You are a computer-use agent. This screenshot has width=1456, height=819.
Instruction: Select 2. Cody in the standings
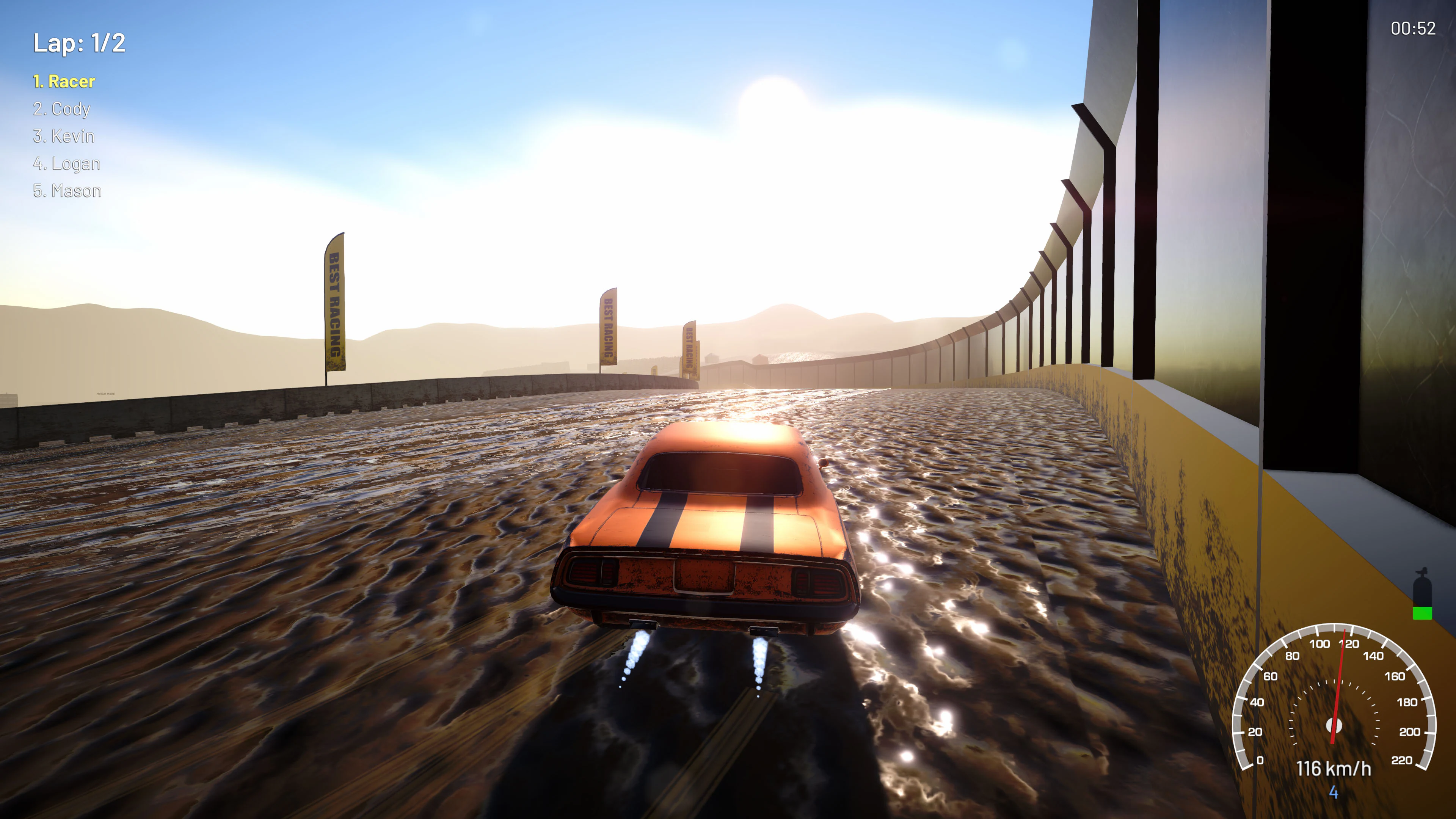61,108
